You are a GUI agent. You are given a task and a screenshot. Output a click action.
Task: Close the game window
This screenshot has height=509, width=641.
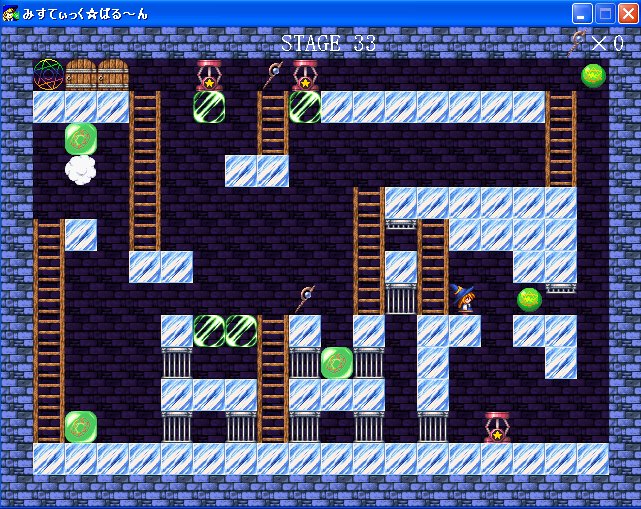[x=627, y=13]
